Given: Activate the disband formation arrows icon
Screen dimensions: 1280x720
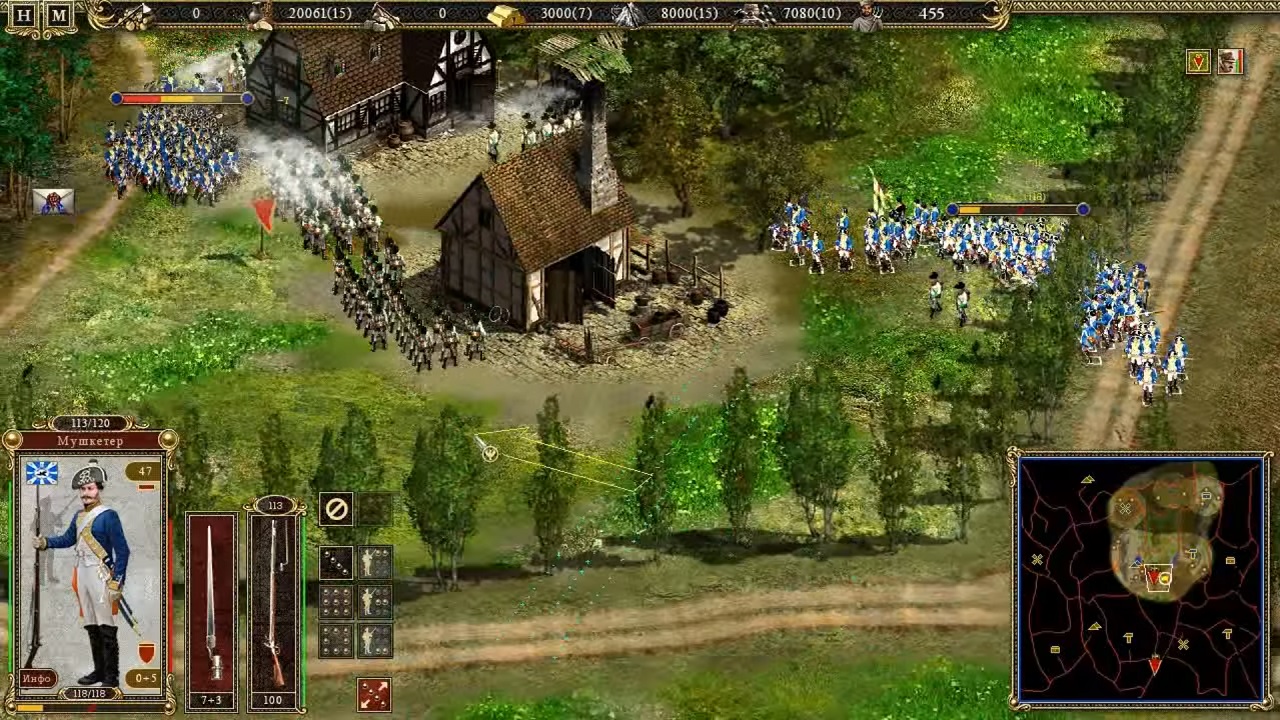Looking at the screenshot, I should click(374, 694).
